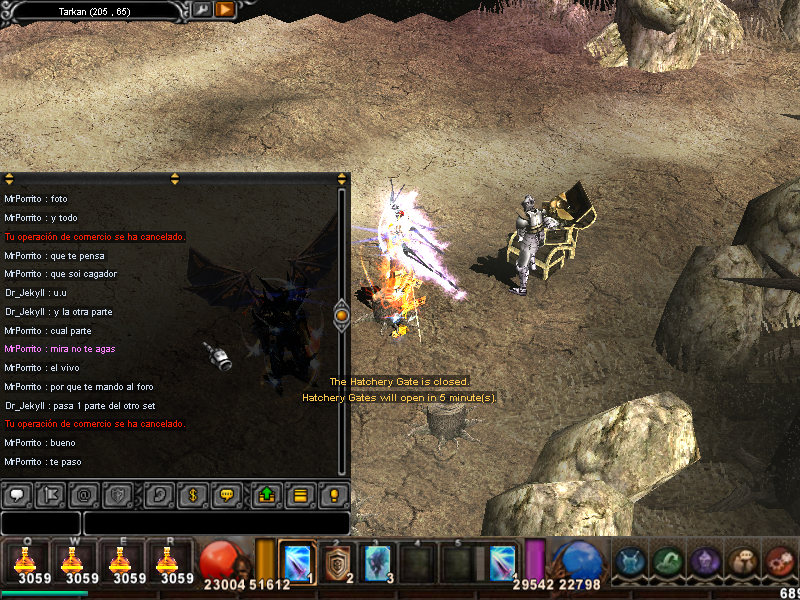This screenshot has height=600, width=800.
Task: Select the shield skill in slot 2
Action: 338,562
